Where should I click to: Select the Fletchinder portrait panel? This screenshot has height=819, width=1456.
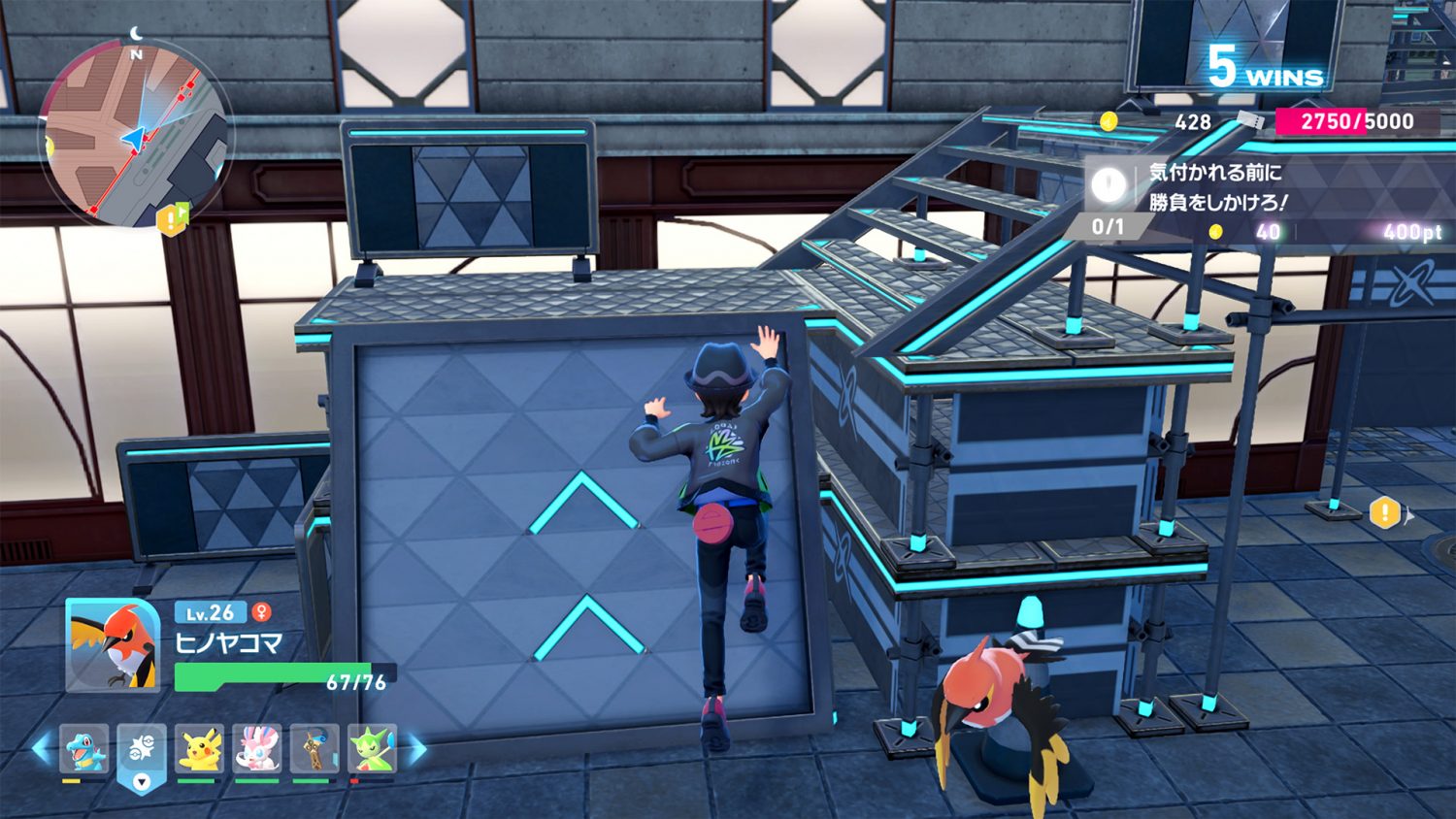click(113, 646)
